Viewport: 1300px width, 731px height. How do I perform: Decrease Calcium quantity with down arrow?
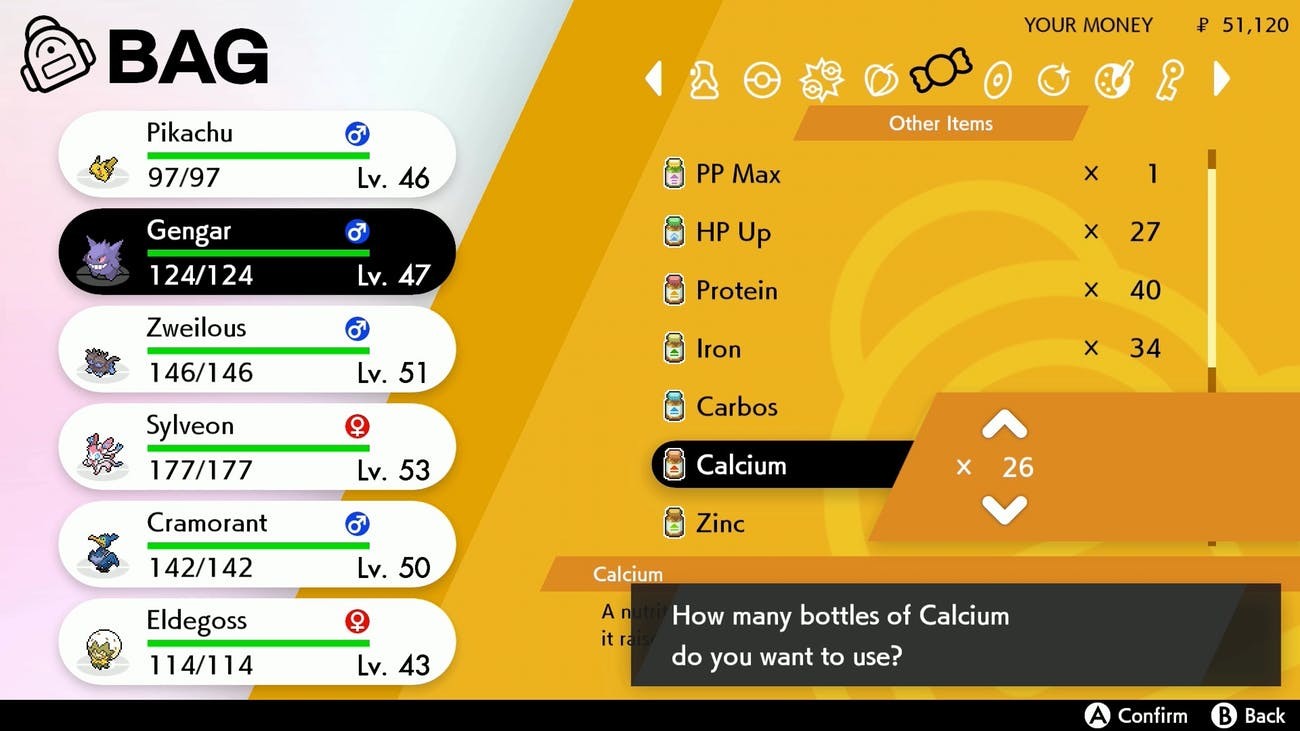tap(1003, 508)
